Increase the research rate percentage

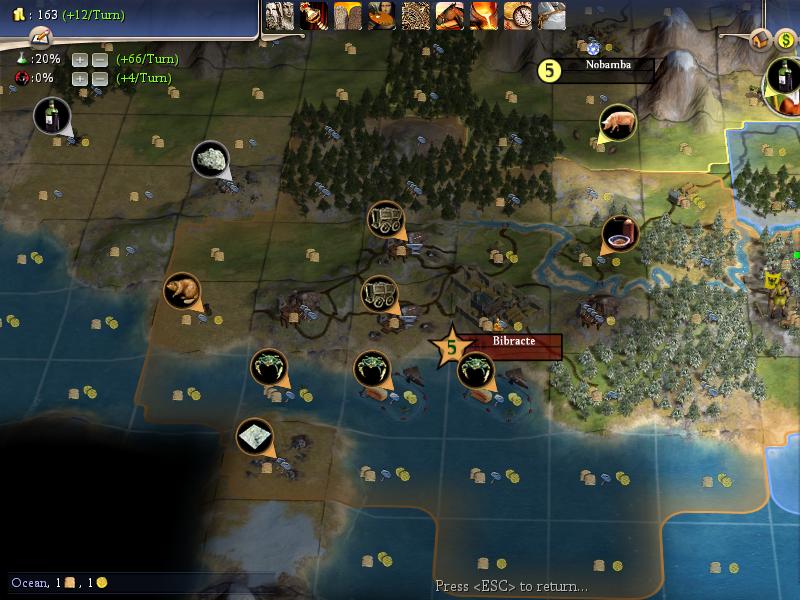click(79, 59)
